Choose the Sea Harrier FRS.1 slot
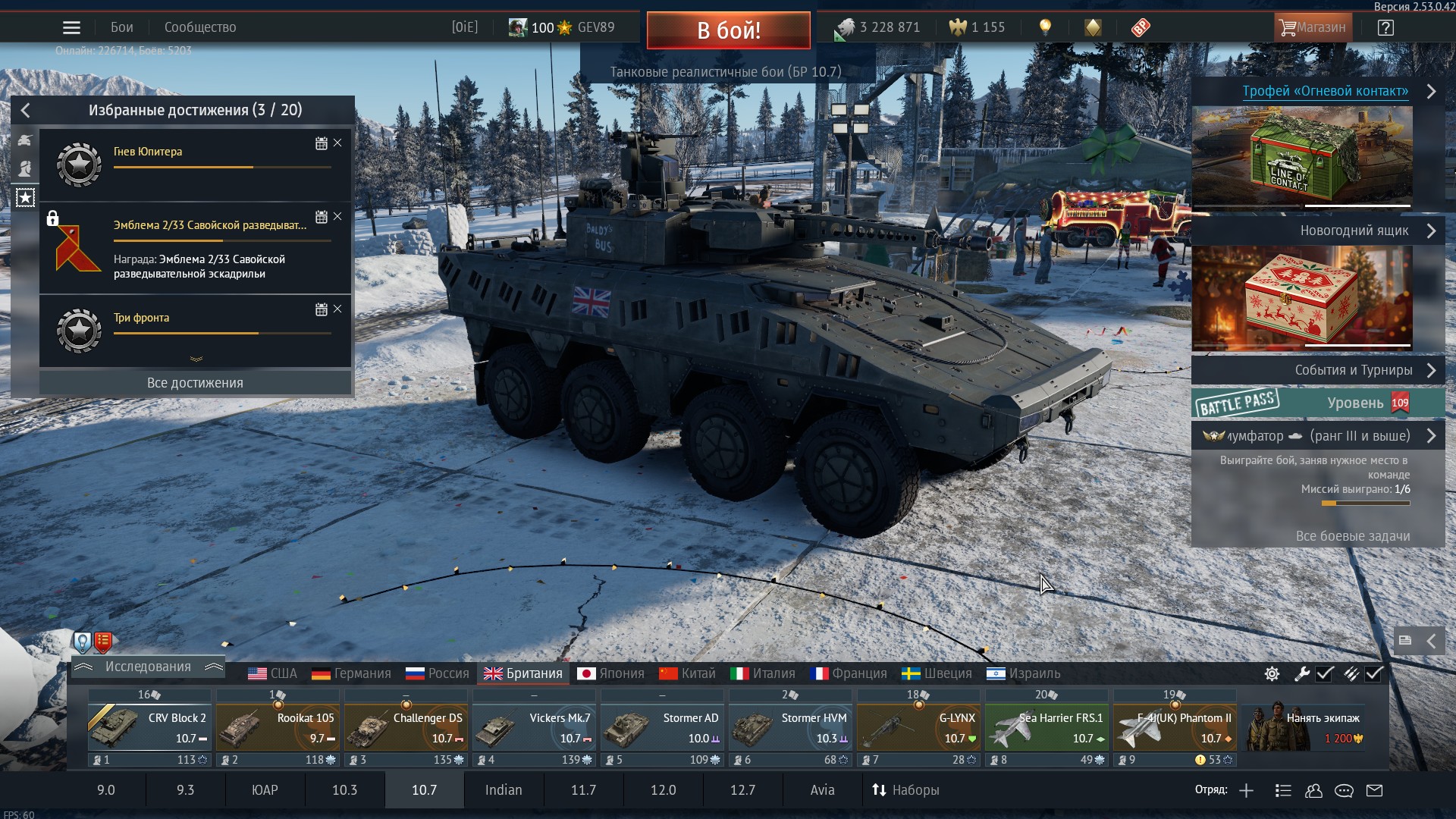Viewport: 1456px width, 819px height. tap(1046, 728)
